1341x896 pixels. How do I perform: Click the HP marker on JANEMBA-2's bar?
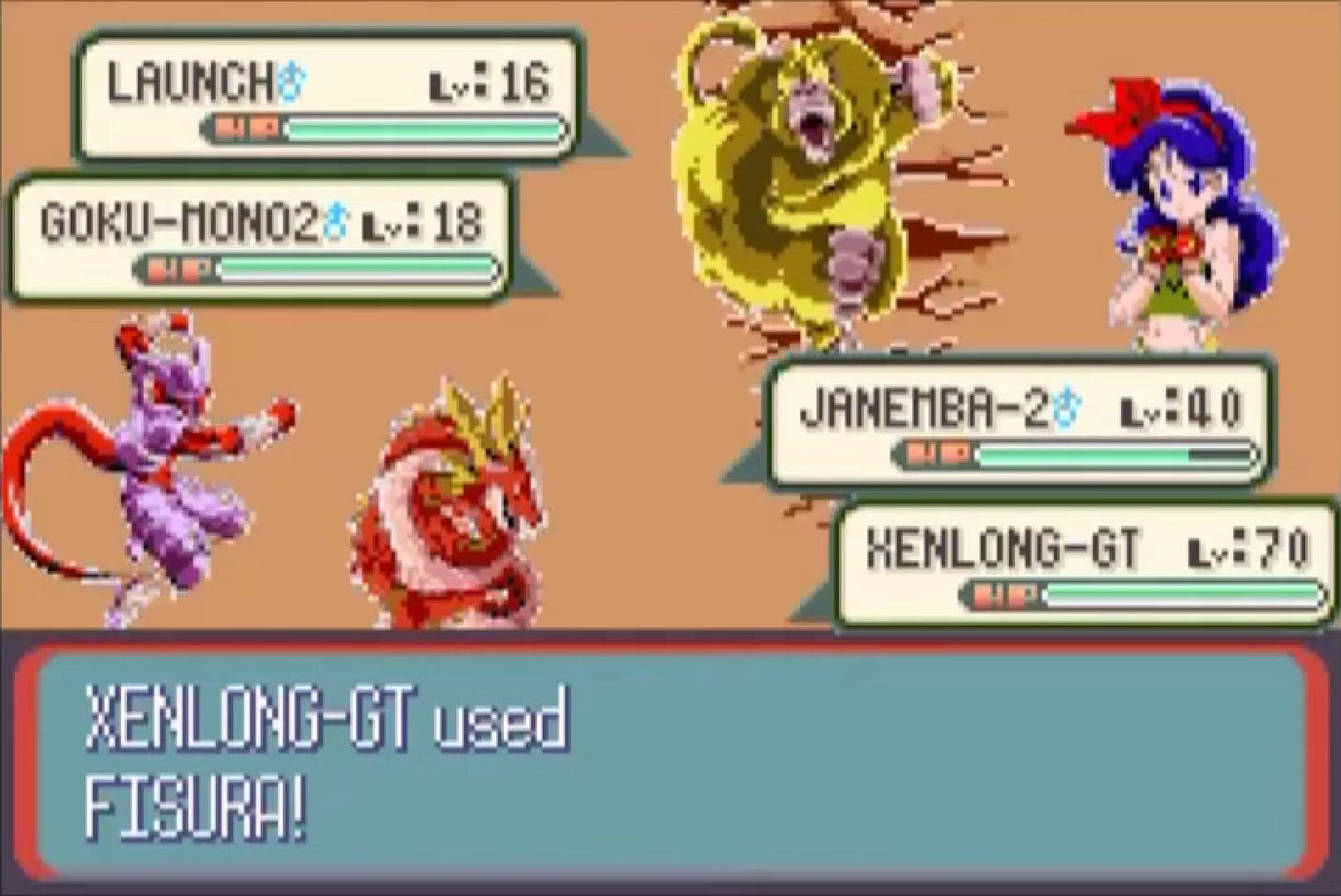coord(939,452)
